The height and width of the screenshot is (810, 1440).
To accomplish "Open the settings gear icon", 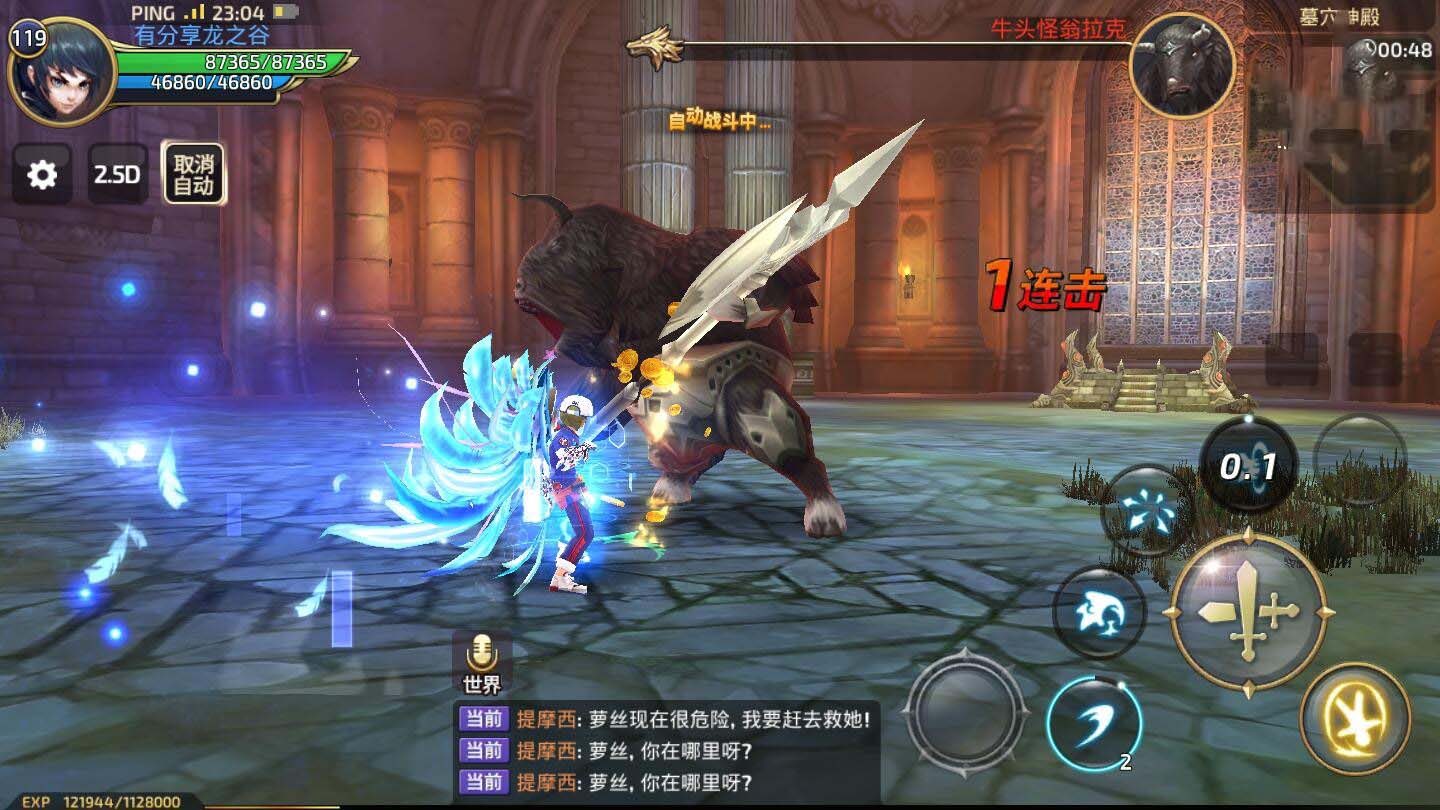I will coord(41,174).
